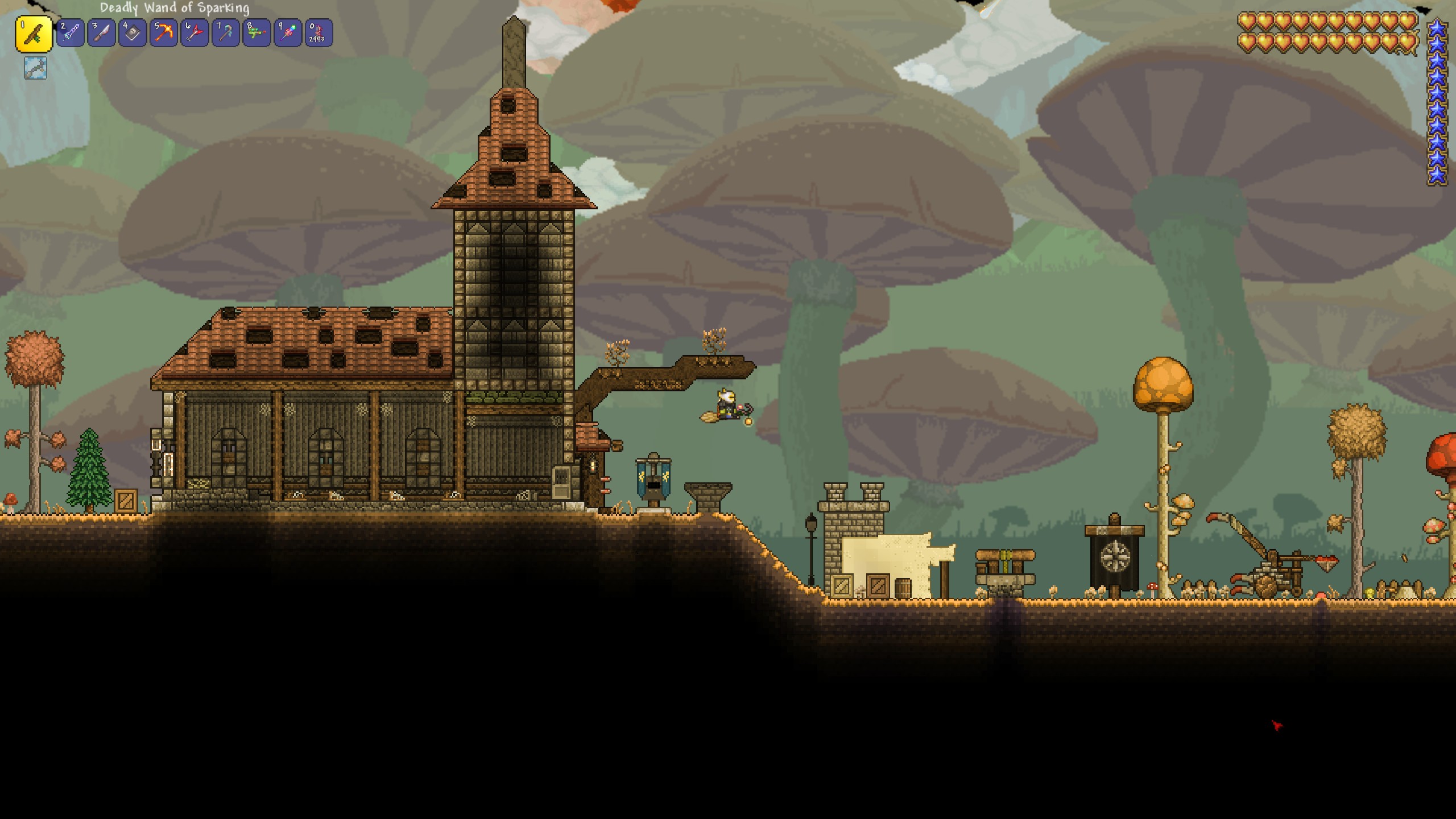
Task: Equip the rainbow rod in slot 9
Action: click(x=288, y=34)
